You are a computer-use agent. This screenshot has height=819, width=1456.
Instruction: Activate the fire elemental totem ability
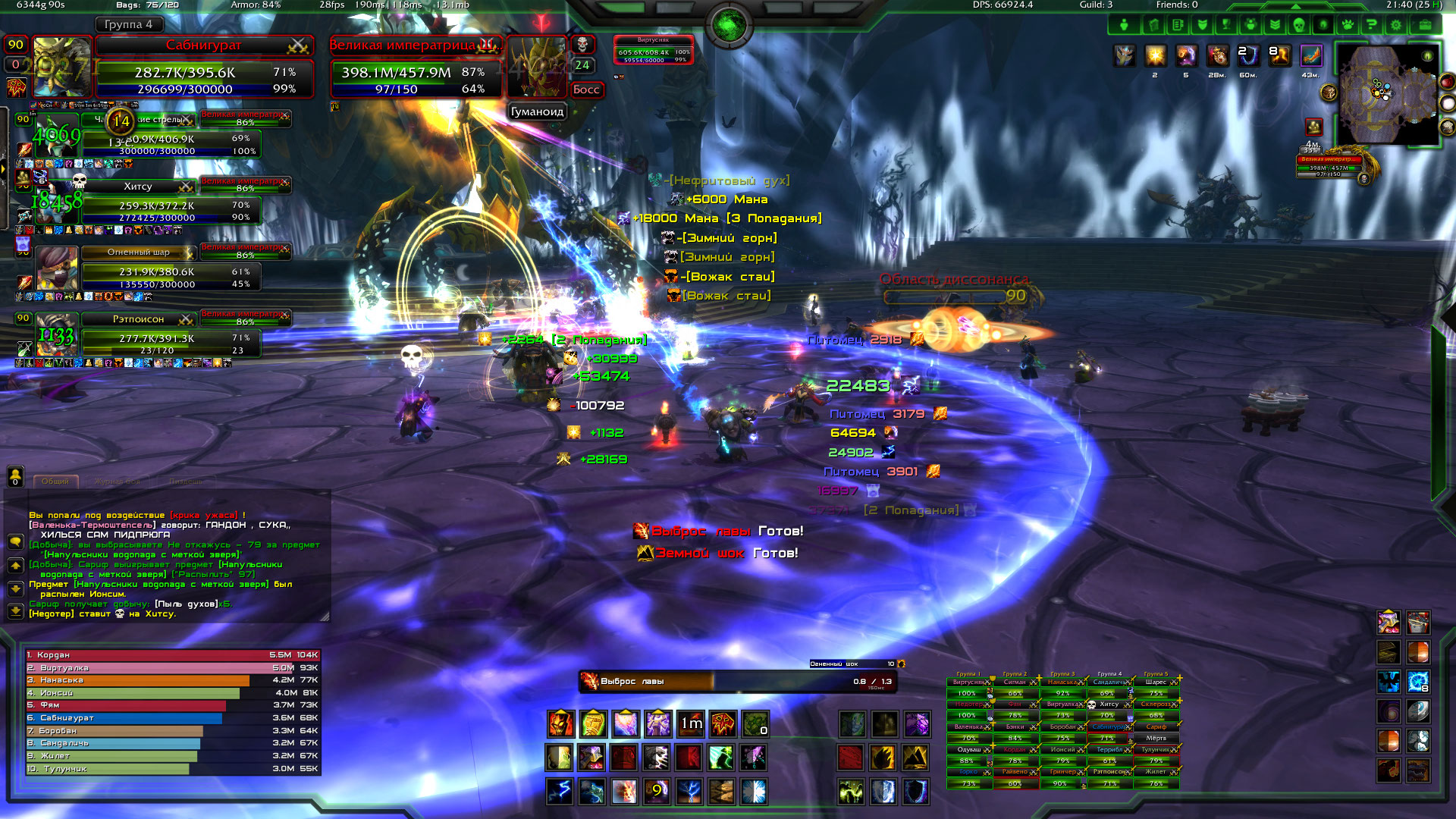561,724
